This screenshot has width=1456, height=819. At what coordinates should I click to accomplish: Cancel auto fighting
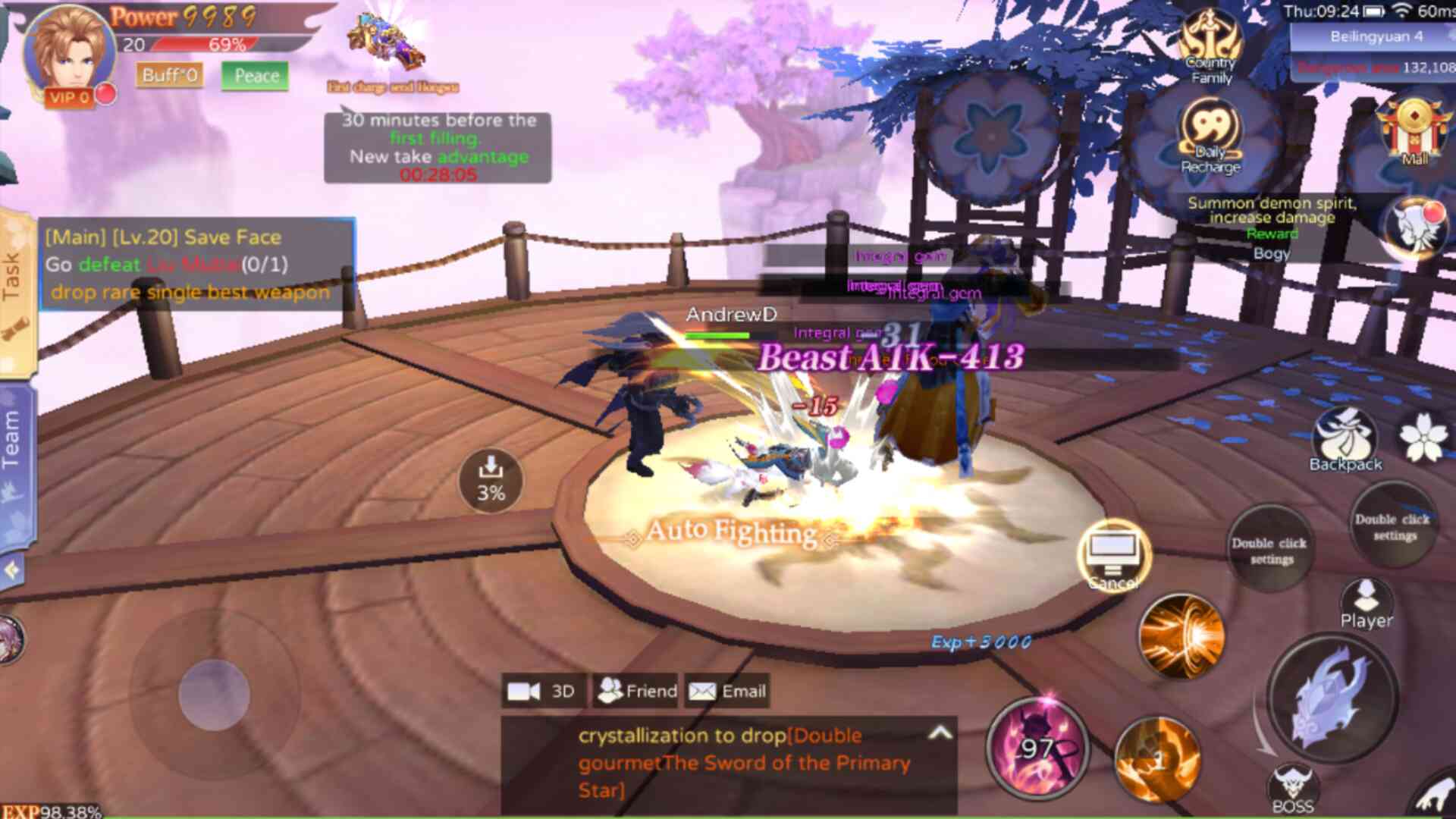tap(1113, 556)
